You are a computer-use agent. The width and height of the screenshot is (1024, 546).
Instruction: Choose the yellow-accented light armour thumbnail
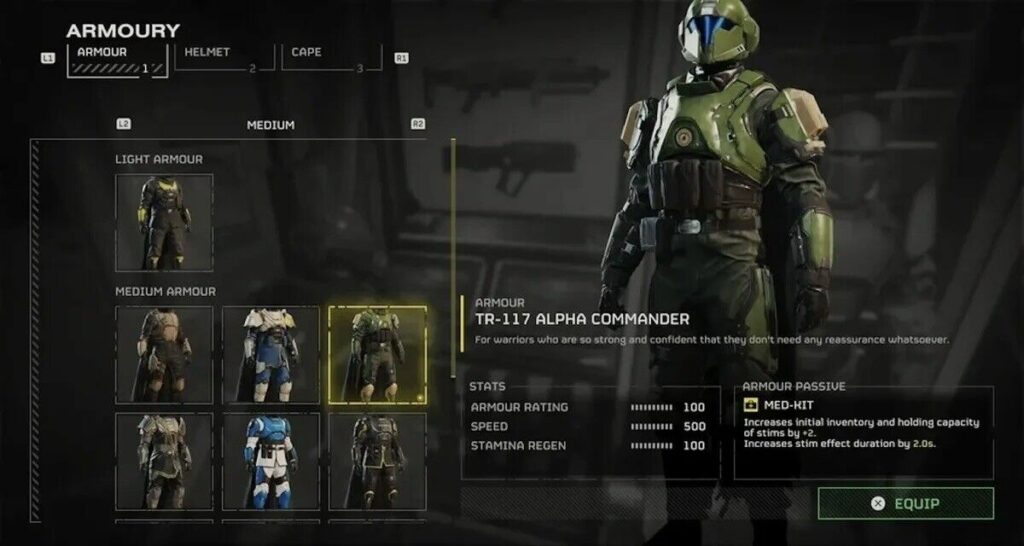(x=164, y=222)
